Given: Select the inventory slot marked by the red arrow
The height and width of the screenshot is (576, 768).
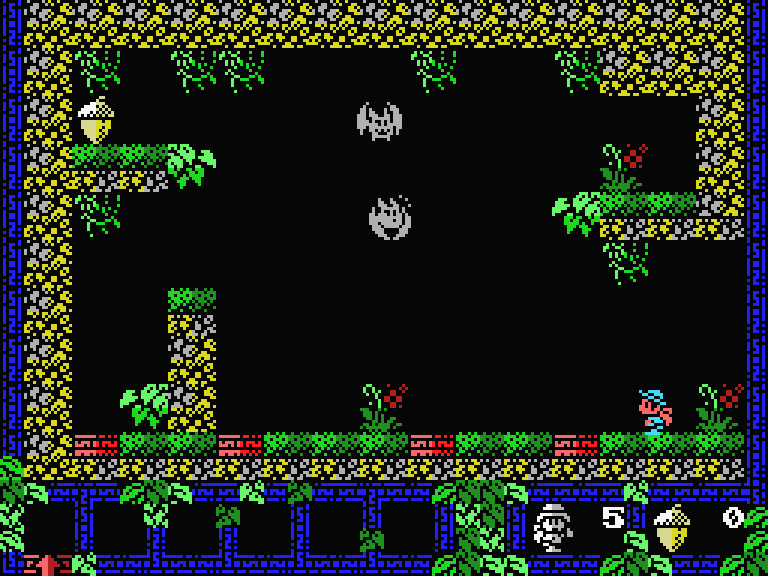Looking at the screenshot, I should [48, 525].
